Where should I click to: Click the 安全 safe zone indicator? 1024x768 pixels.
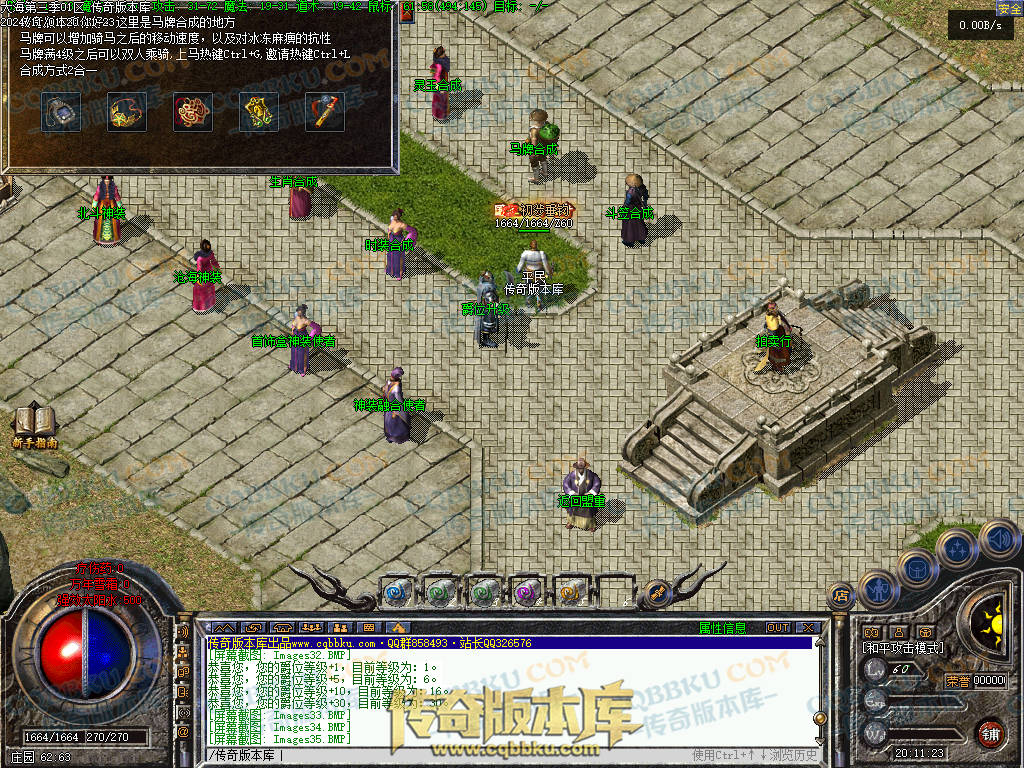(1009, 8)
